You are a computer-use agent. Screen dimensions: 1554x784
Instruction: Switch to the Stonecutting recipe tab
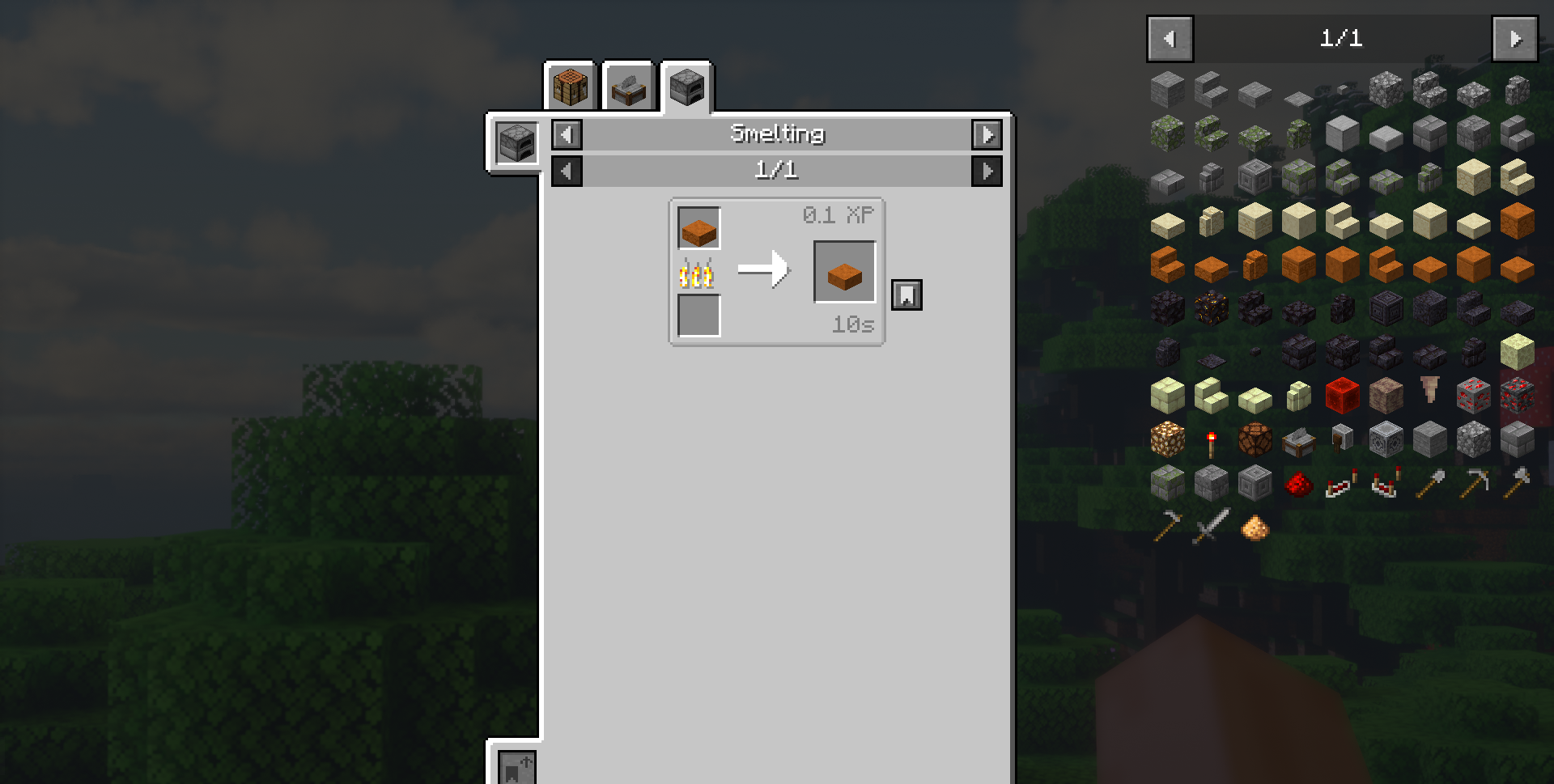(627, 86)
